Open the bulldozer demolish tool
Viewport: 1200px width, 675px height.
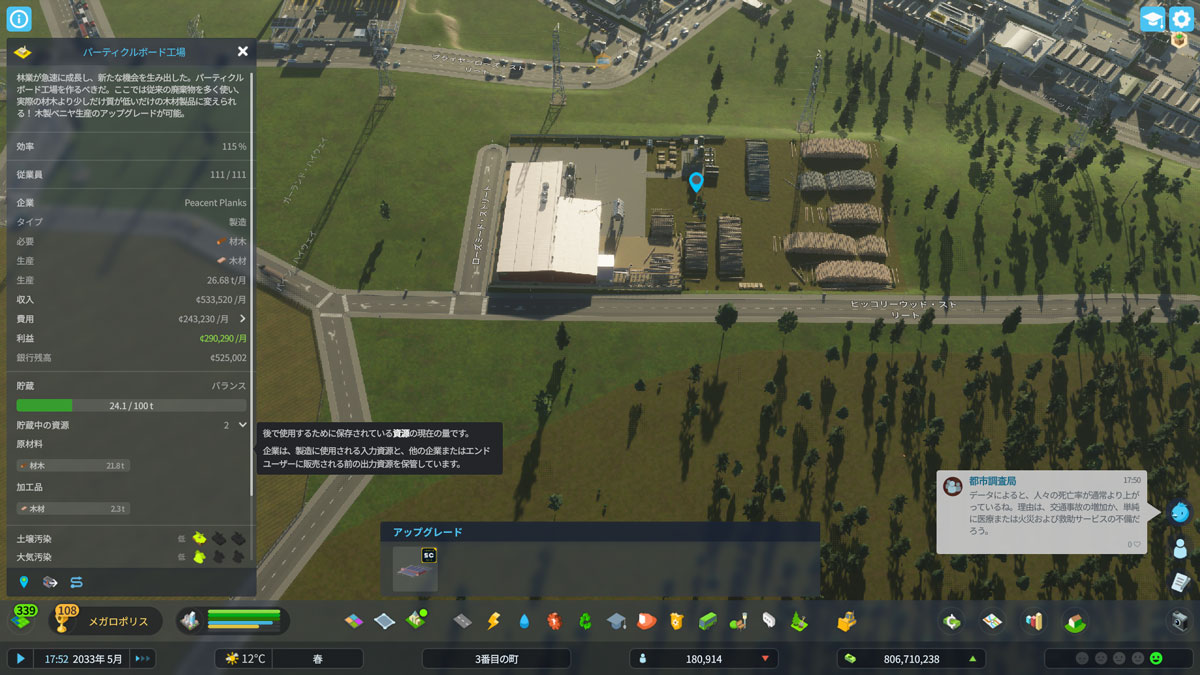[x=846, y=621]
